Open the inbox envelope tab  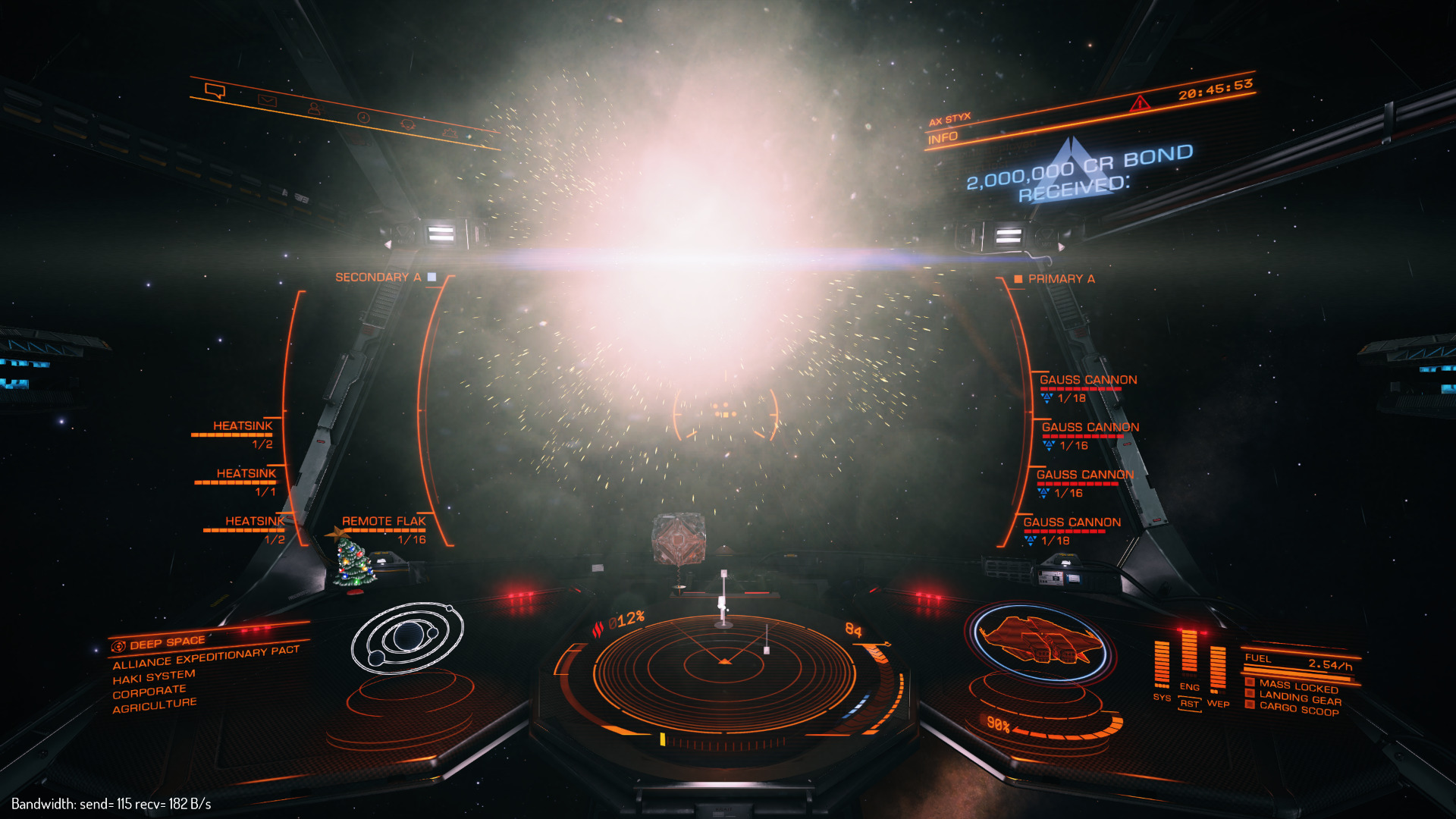267,100
